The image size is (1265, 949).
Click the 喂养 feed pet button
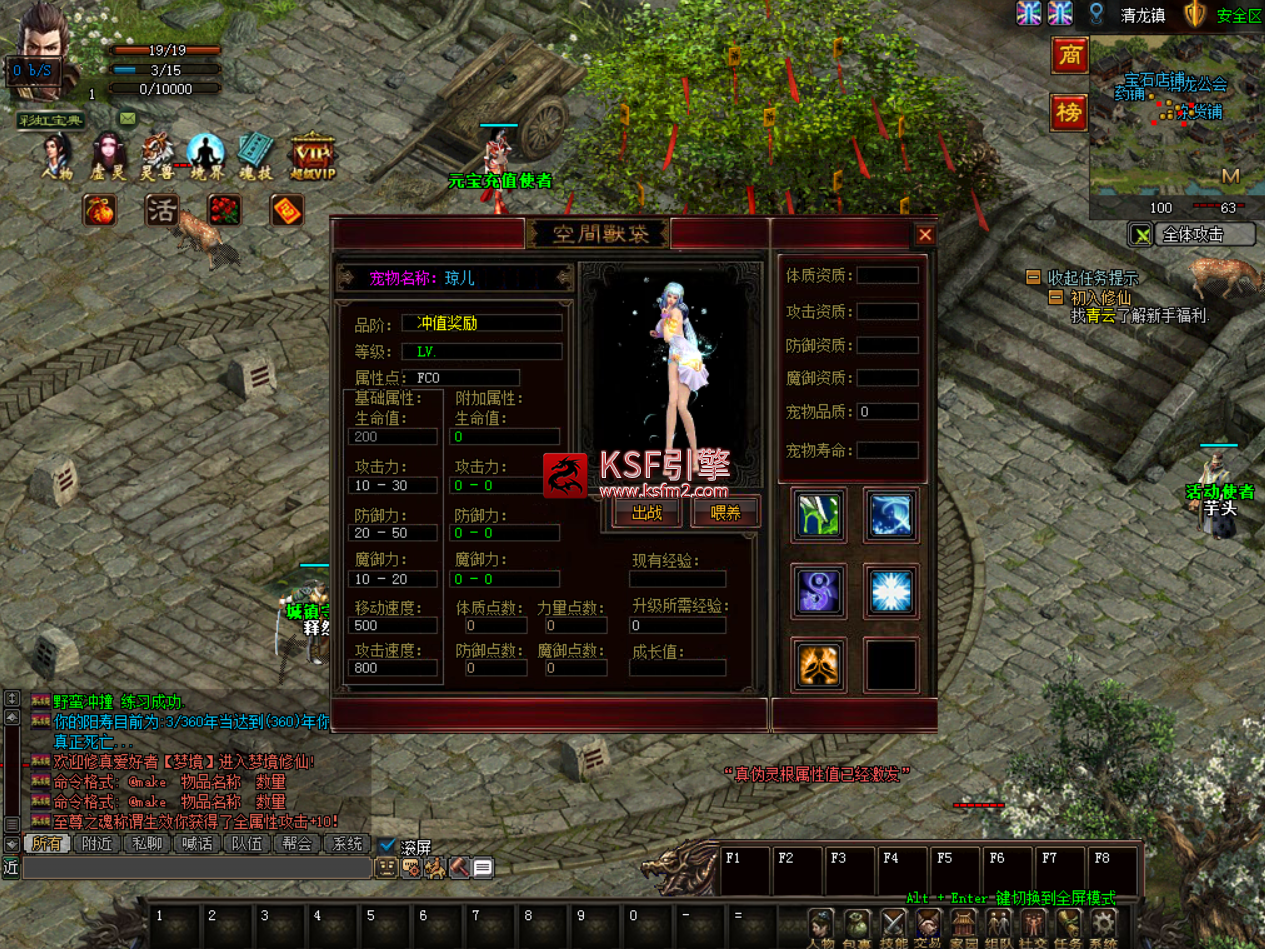pos(726,513)
